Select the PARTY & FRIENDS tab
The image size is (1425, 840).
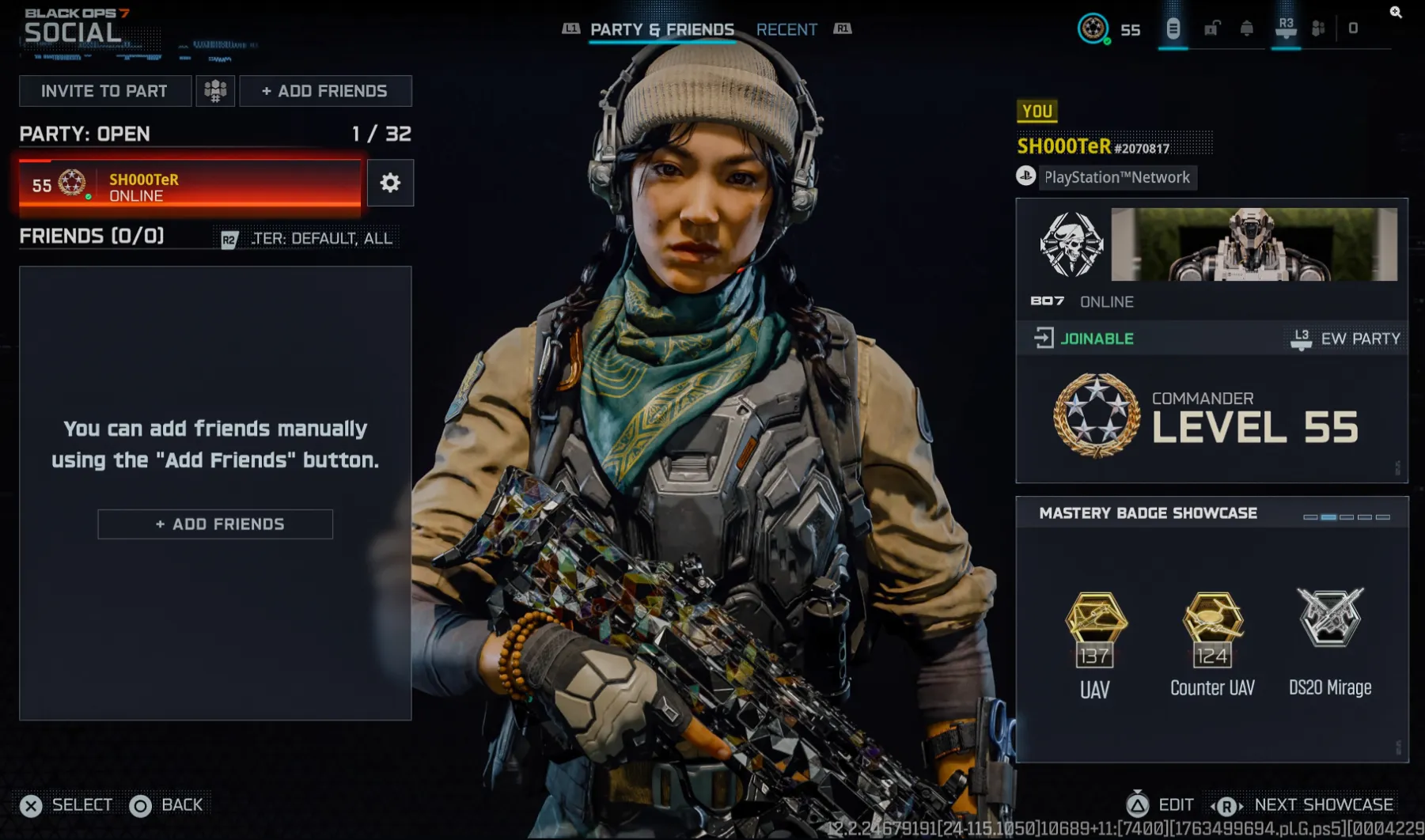coord(661,29)
